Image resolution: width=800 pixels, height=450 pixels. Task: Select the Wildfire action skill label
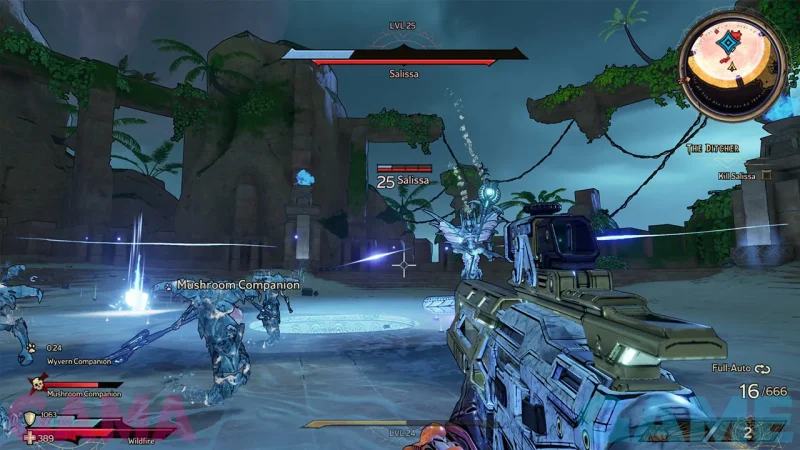(141, 439)
